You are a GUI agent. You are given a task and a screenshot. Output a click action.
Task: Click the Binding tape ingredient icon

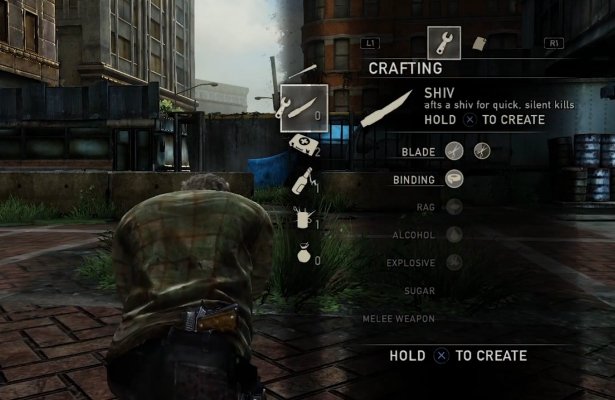click(x=455, y=179)
